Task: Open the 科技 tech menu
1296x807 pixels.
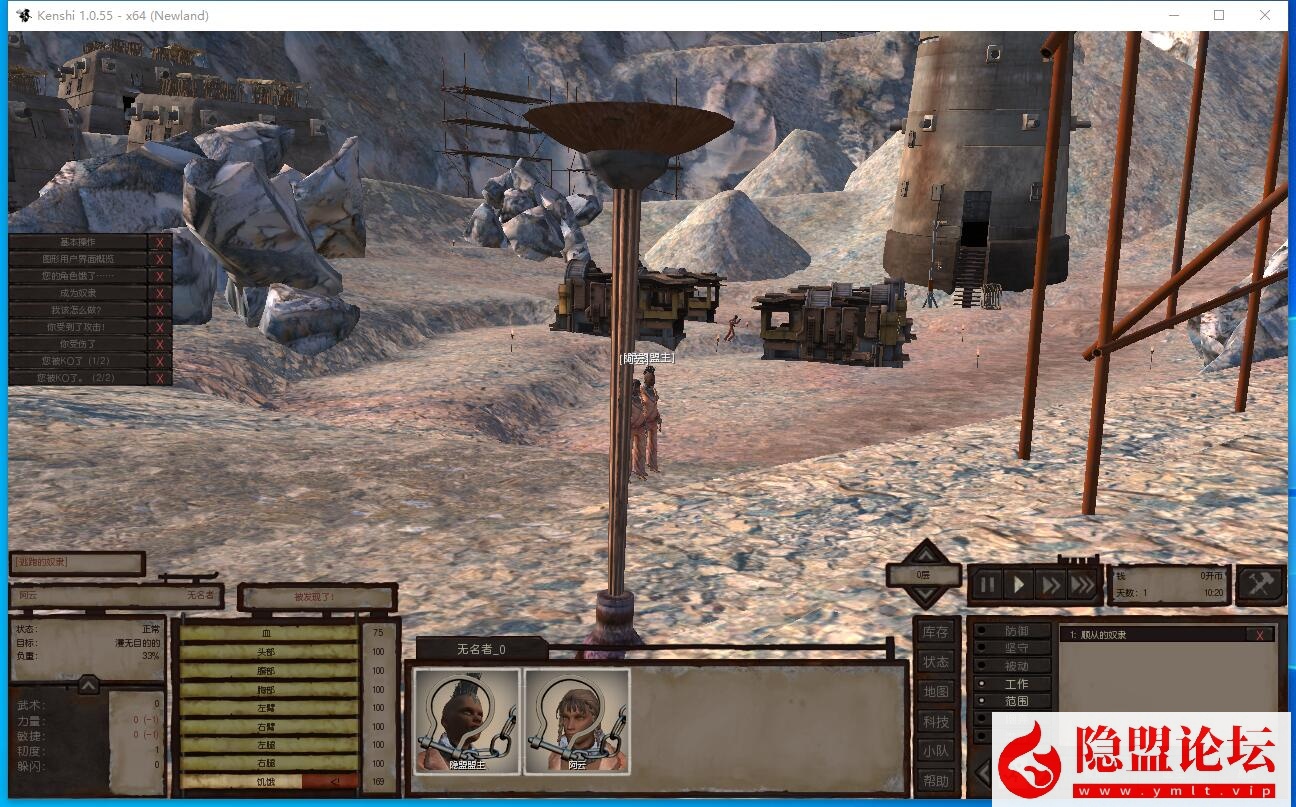Action: pyautogui.click(x=936, y=721)
